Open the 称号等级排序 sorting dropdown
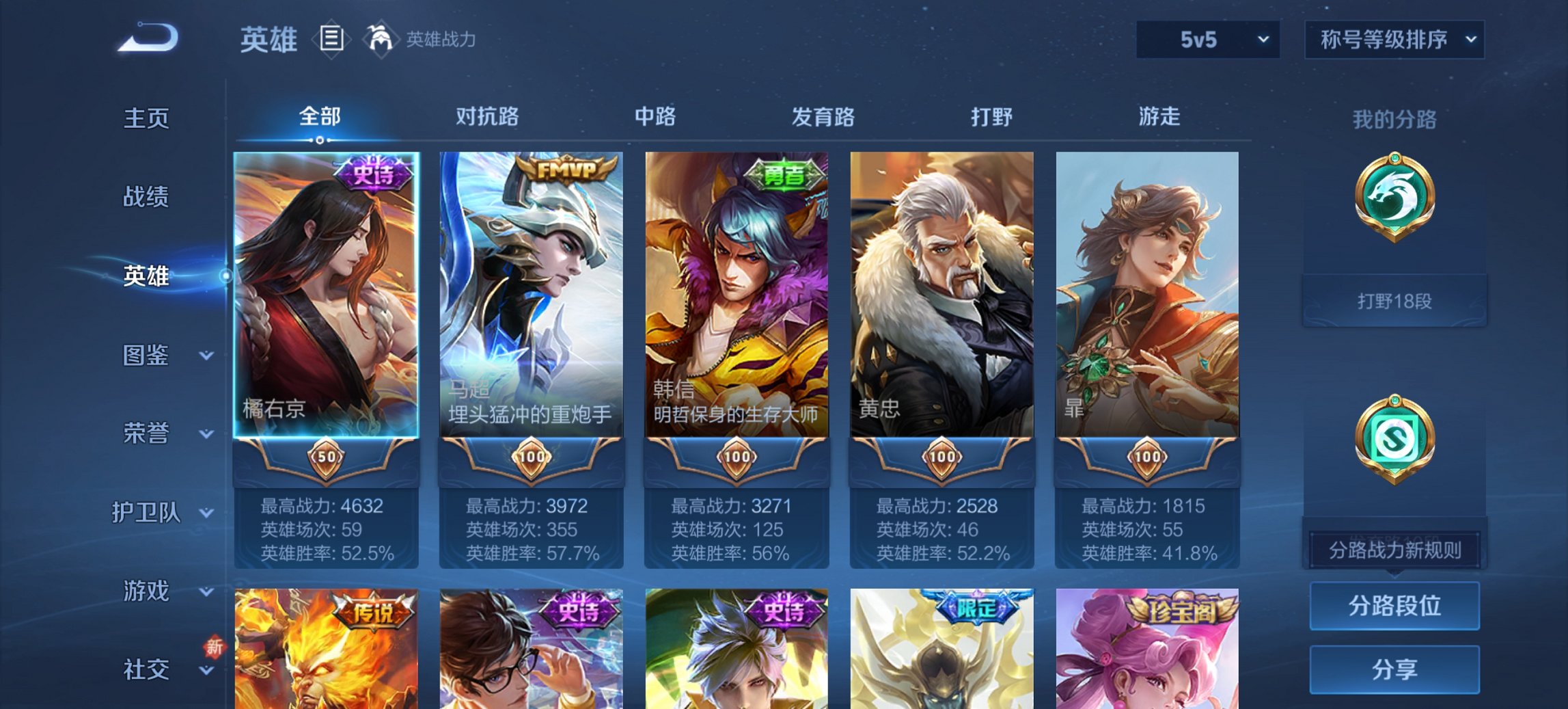1568x709 pixels. (1394, 40)
